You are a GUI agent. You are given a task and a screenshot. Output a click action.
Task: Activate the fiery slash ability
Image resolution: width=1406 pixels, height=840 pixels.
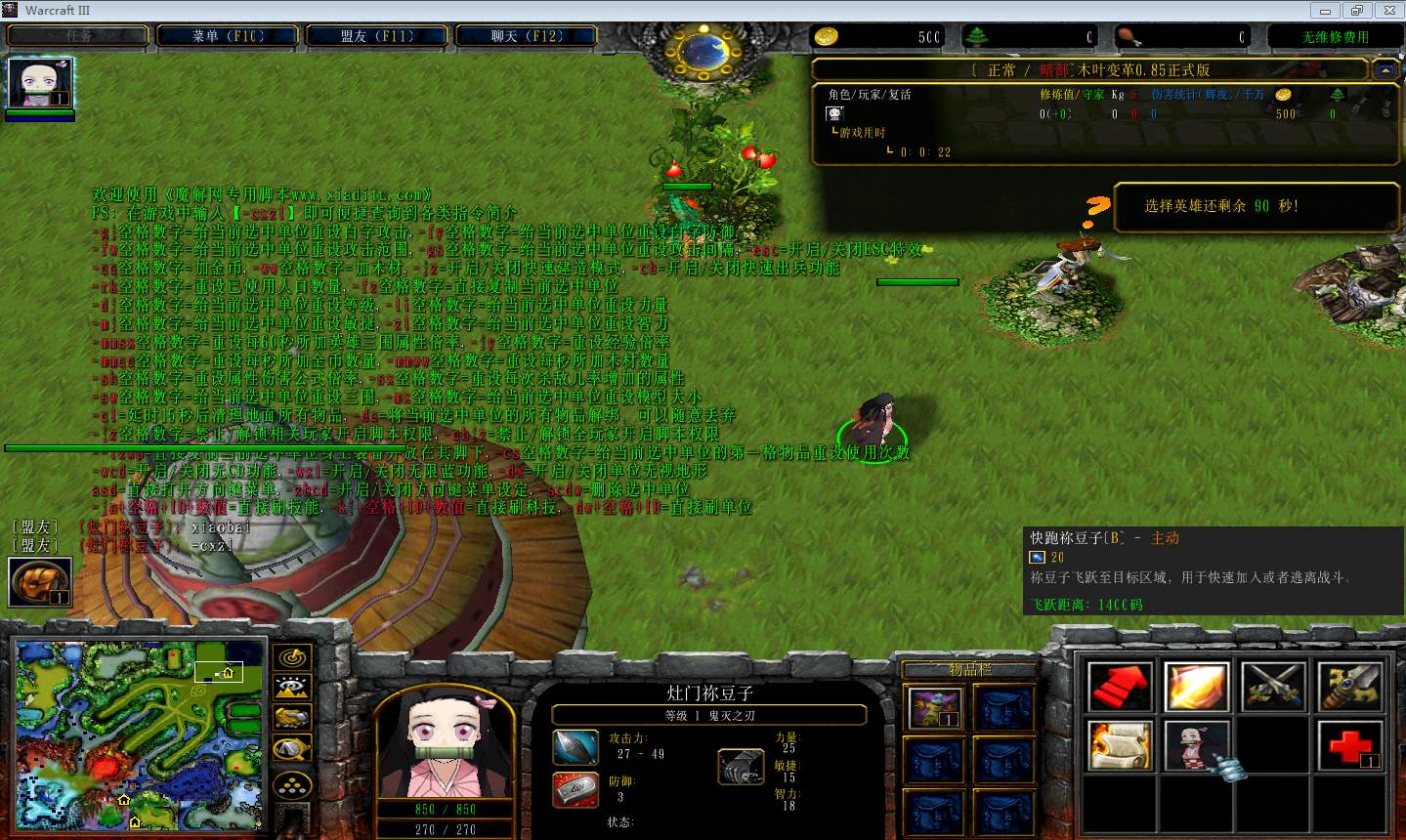click(x=1196, y=687)
